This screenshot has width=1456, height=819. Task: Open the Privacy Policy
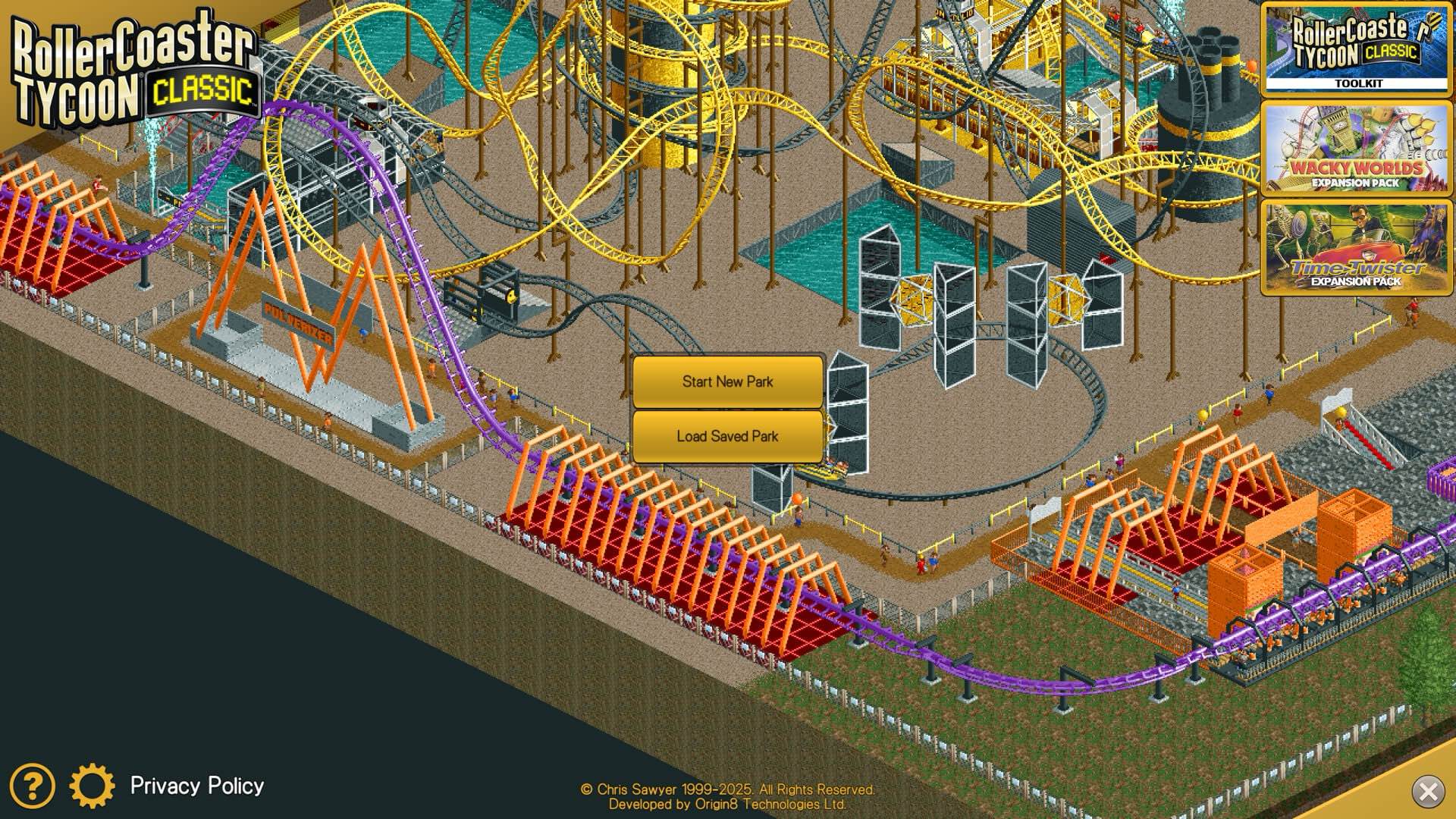[x=196, y=786]
